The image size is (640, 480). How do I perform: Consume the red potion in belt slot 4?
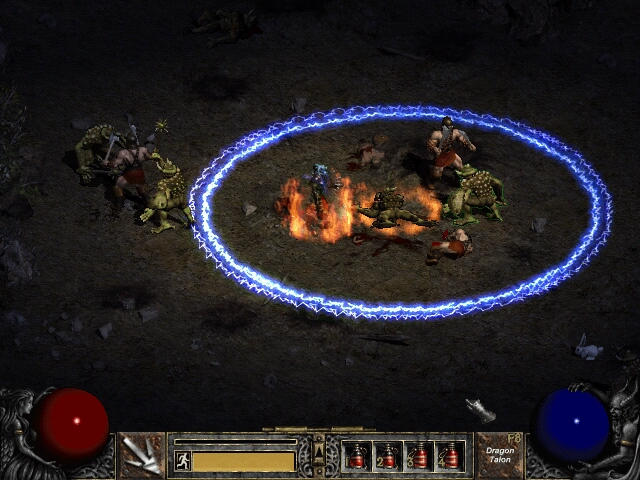[449, 456]
